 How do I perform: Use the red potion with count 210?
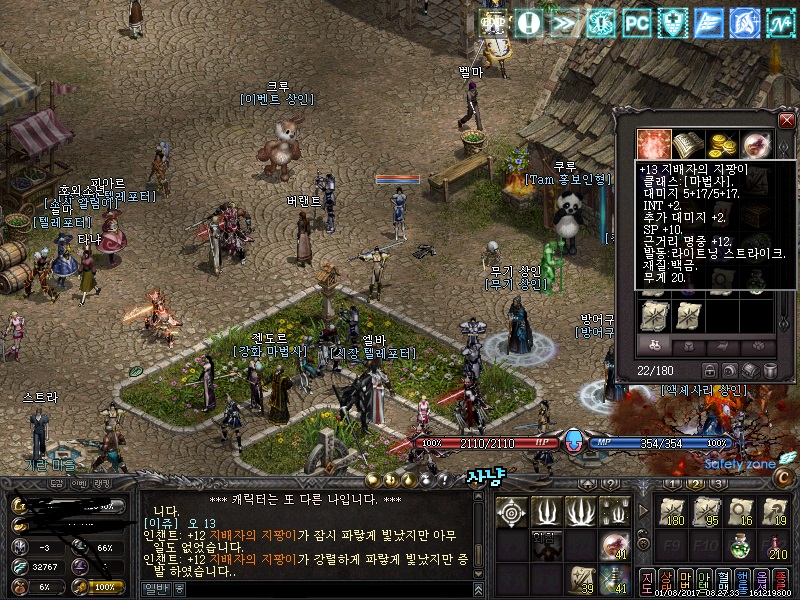click(775, 547)
